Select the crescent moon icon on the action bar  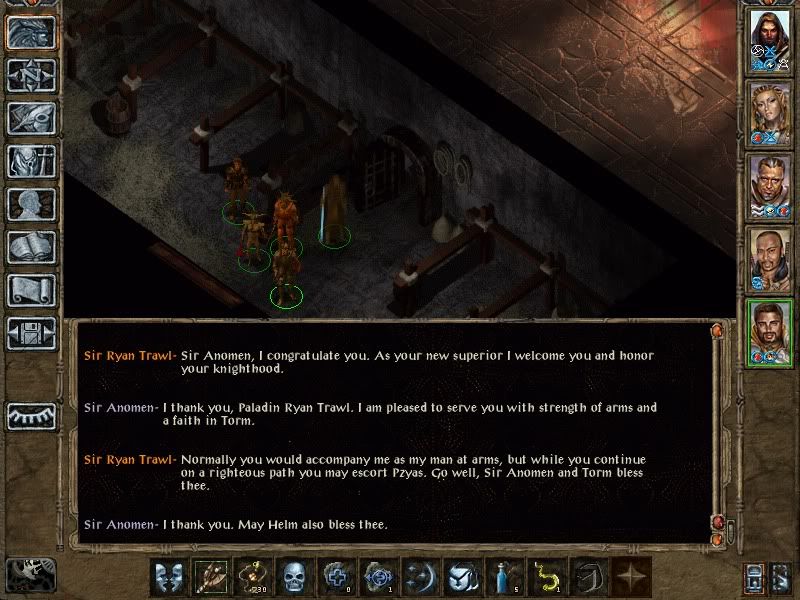point(420,578)
